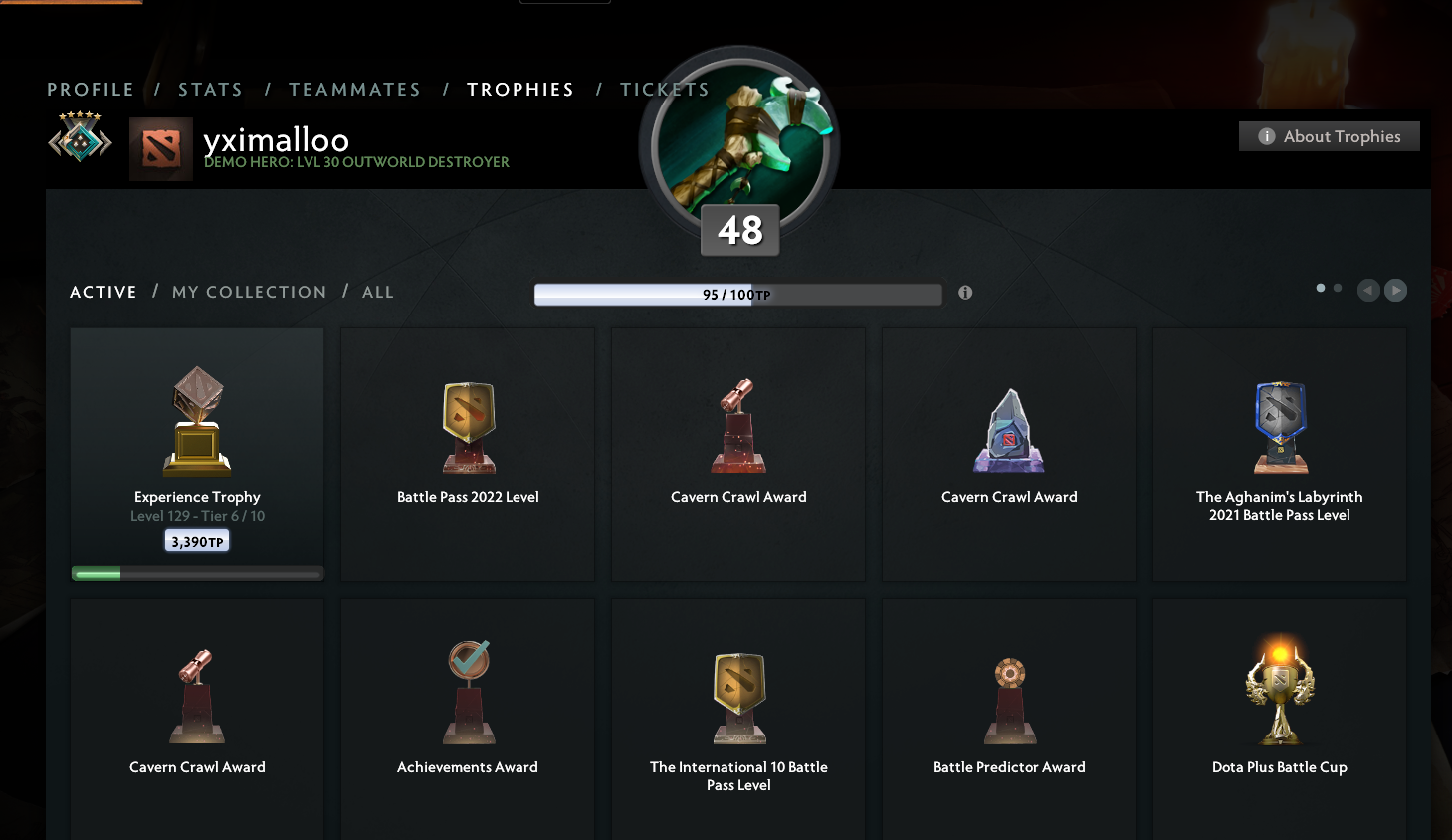Click the rank medal badge beside the player name
The height and width of the screenshot is (840, 1452).
click(80, 139)
